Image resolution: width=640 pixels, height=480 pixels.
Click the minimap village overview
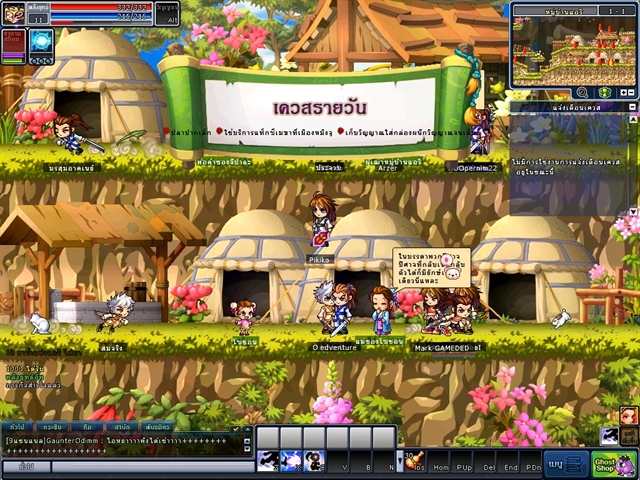pyautogui.click(x=573, y=50)
